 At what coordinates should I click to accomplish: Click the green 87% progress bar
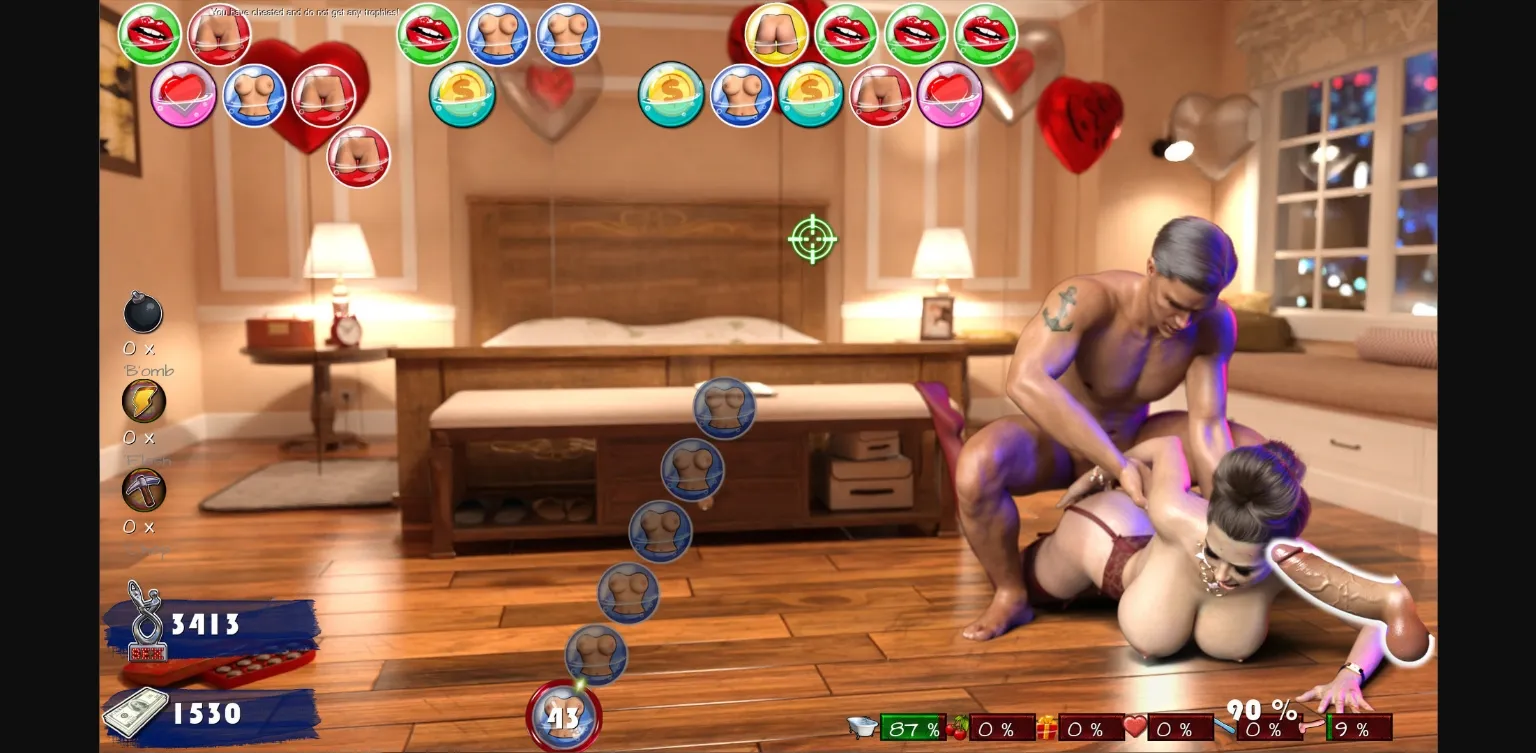pos(912,728)
